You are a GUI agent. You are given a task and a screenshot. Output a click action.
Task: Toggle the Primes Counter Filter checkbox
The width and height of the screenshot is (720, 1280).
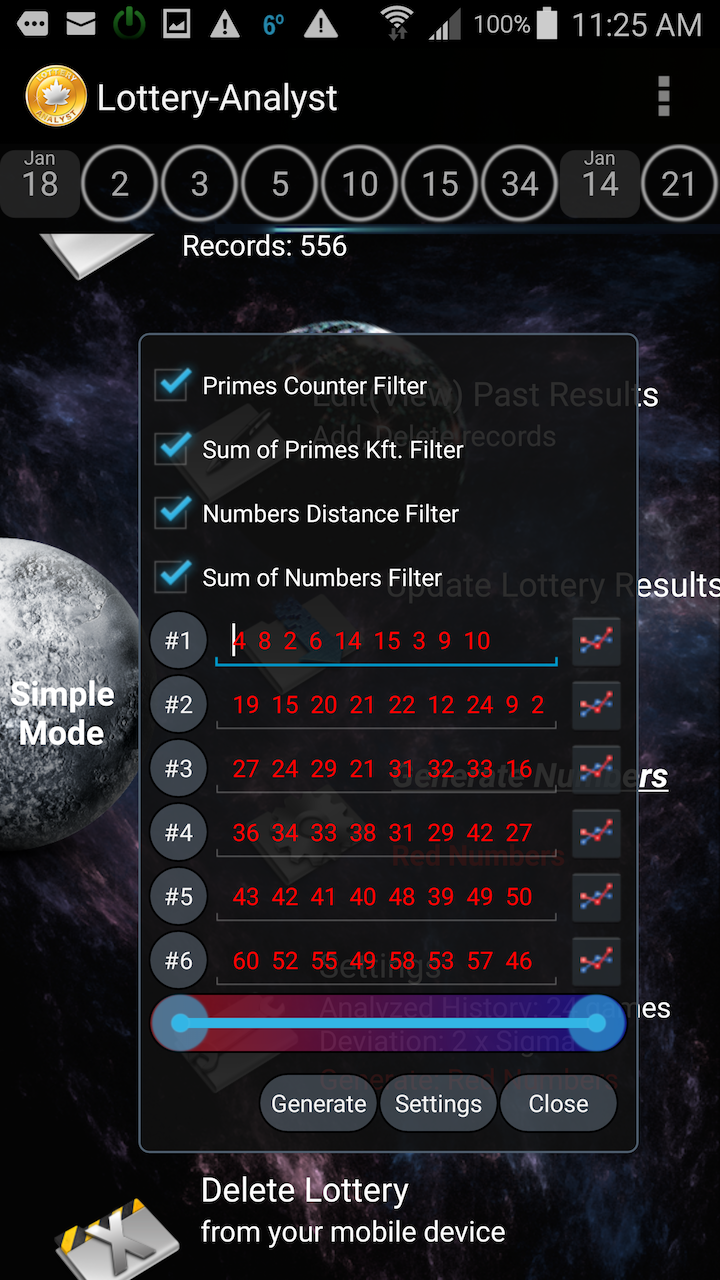173,385
